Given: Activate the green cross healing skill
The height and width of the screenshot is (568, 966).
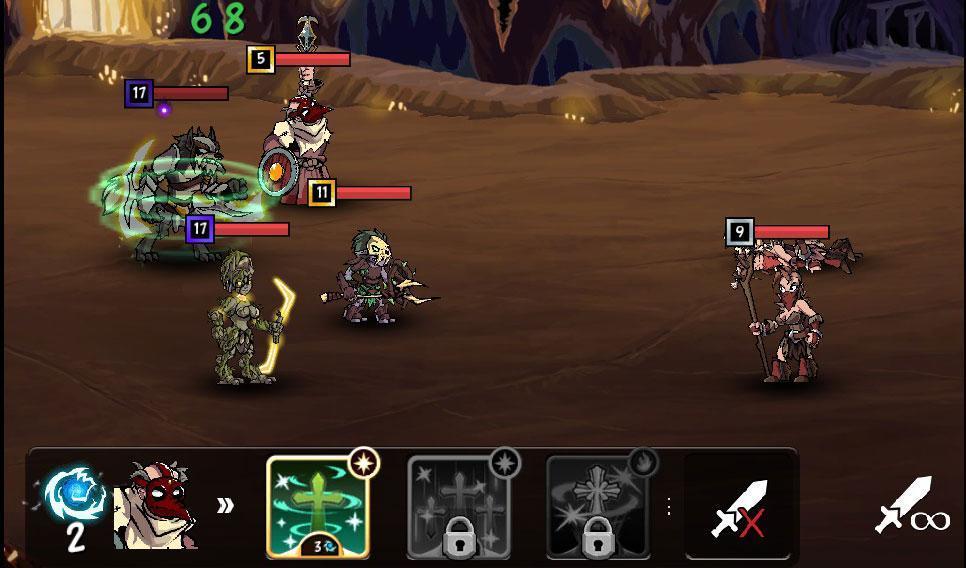Looking at the screenshot, I should pyautogui.click(x=318, y=506).
